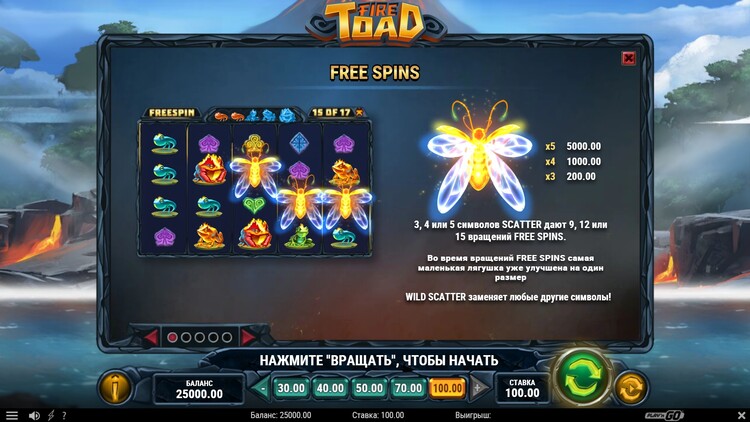Select the 100.00 bet value

[447, 388]
